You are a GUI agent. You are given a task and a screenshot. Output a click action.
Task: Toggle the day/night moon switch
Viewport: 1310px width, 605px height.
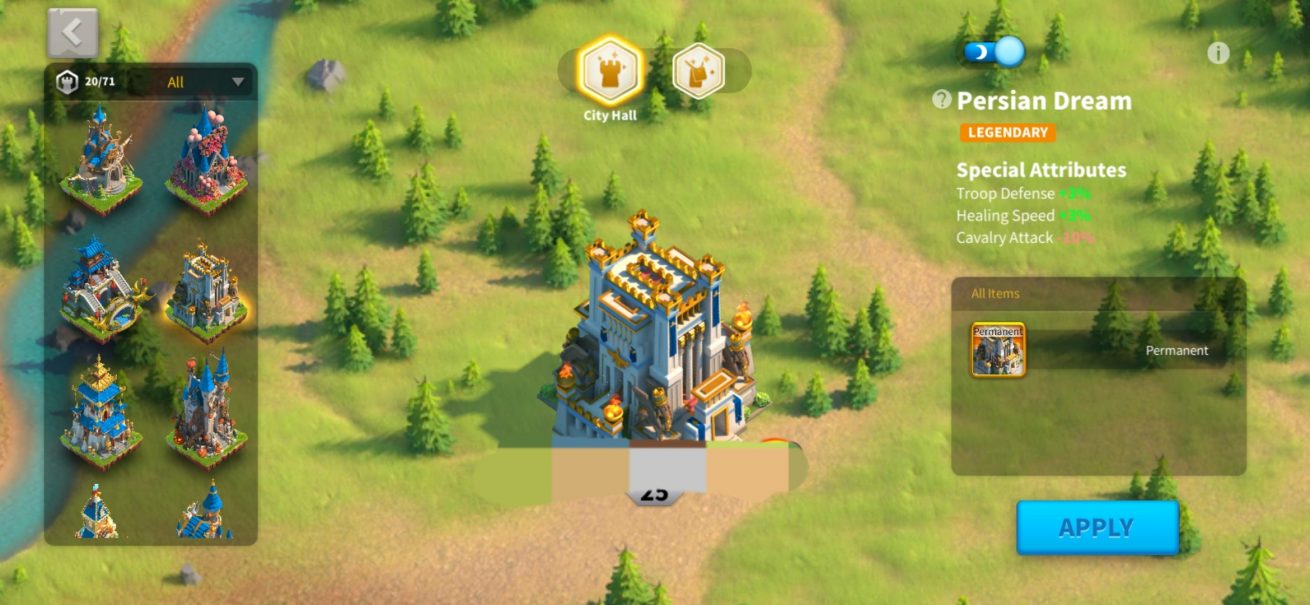tap(994, 51)
